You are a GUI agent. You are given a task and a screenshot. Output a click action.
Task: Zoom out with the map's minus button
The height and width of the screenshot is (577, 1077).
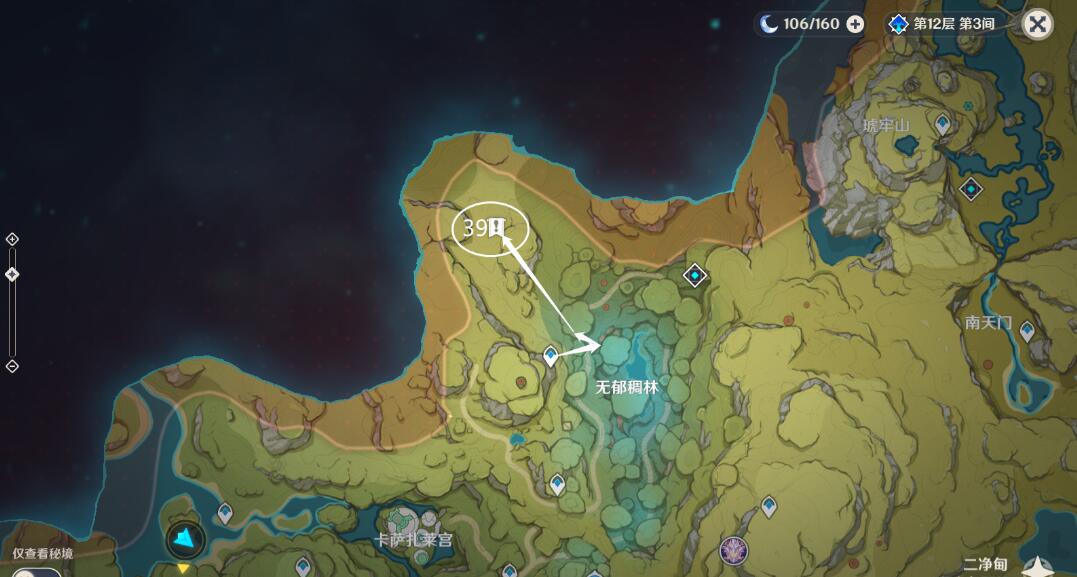[12, 366]
